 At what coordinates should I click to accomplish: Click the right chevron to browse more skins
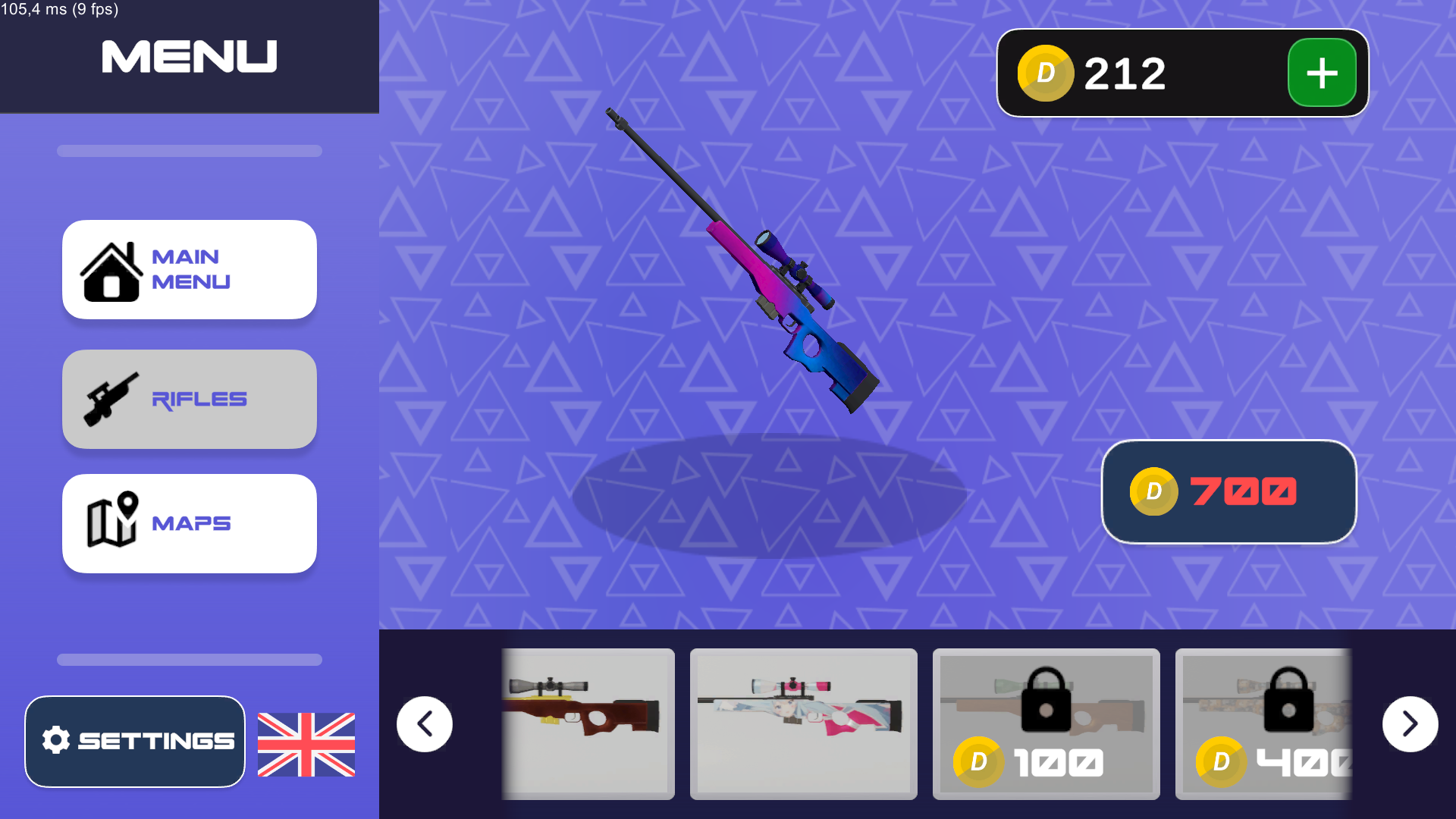tap(1410, 723)
